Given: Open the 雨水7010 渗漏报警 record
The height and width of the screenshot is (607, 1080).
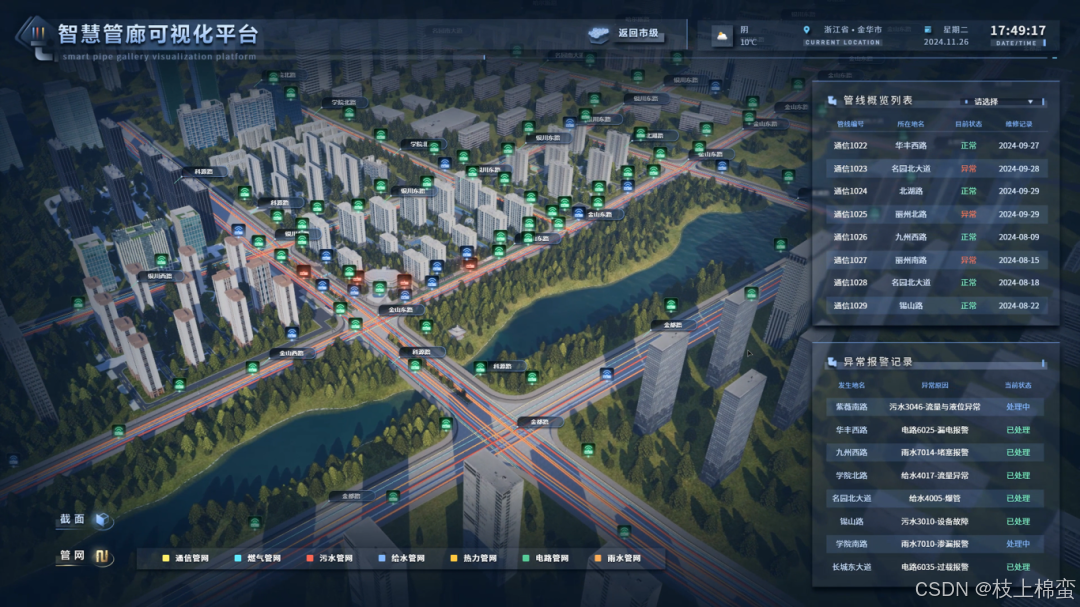Looking at the screenshot, I should coord(935,544).
